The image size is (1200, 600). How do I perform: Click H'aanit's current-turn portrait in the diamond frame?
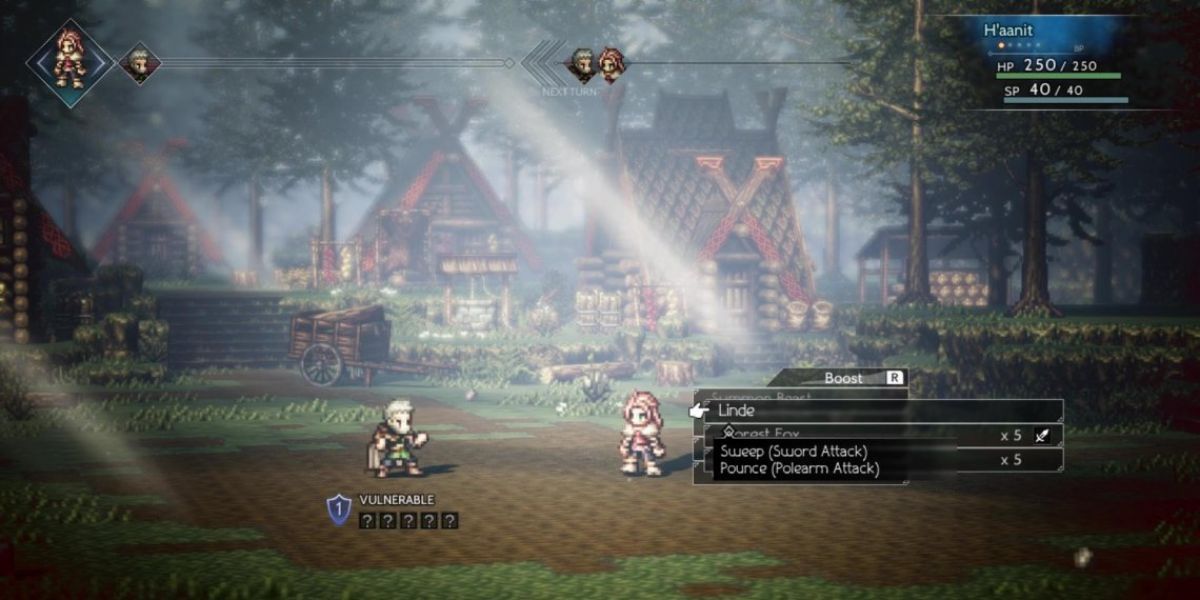(70, 62)
